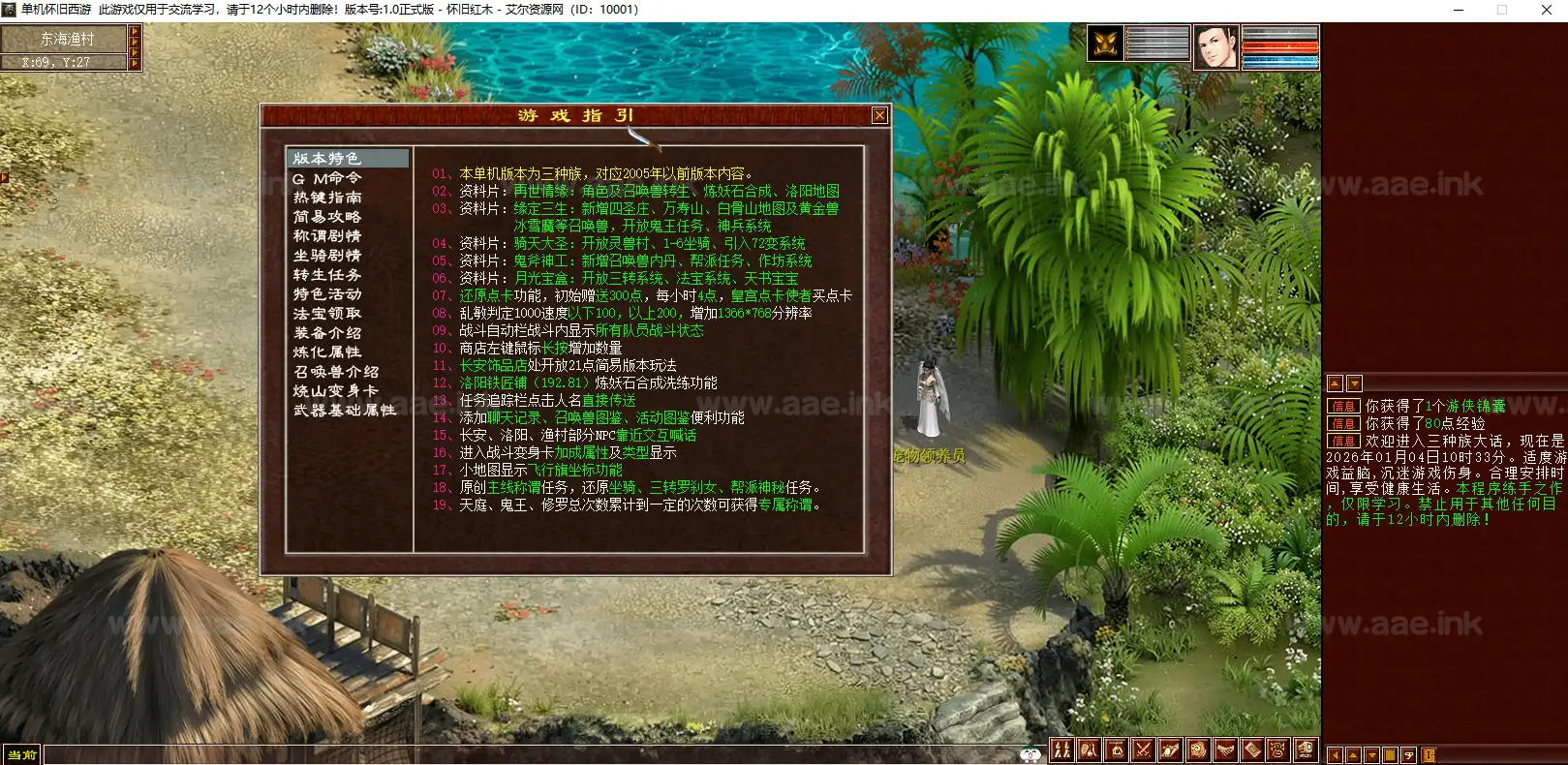
Task: Open the summon pet monkey icon
Action: (x=1197, y=750)
